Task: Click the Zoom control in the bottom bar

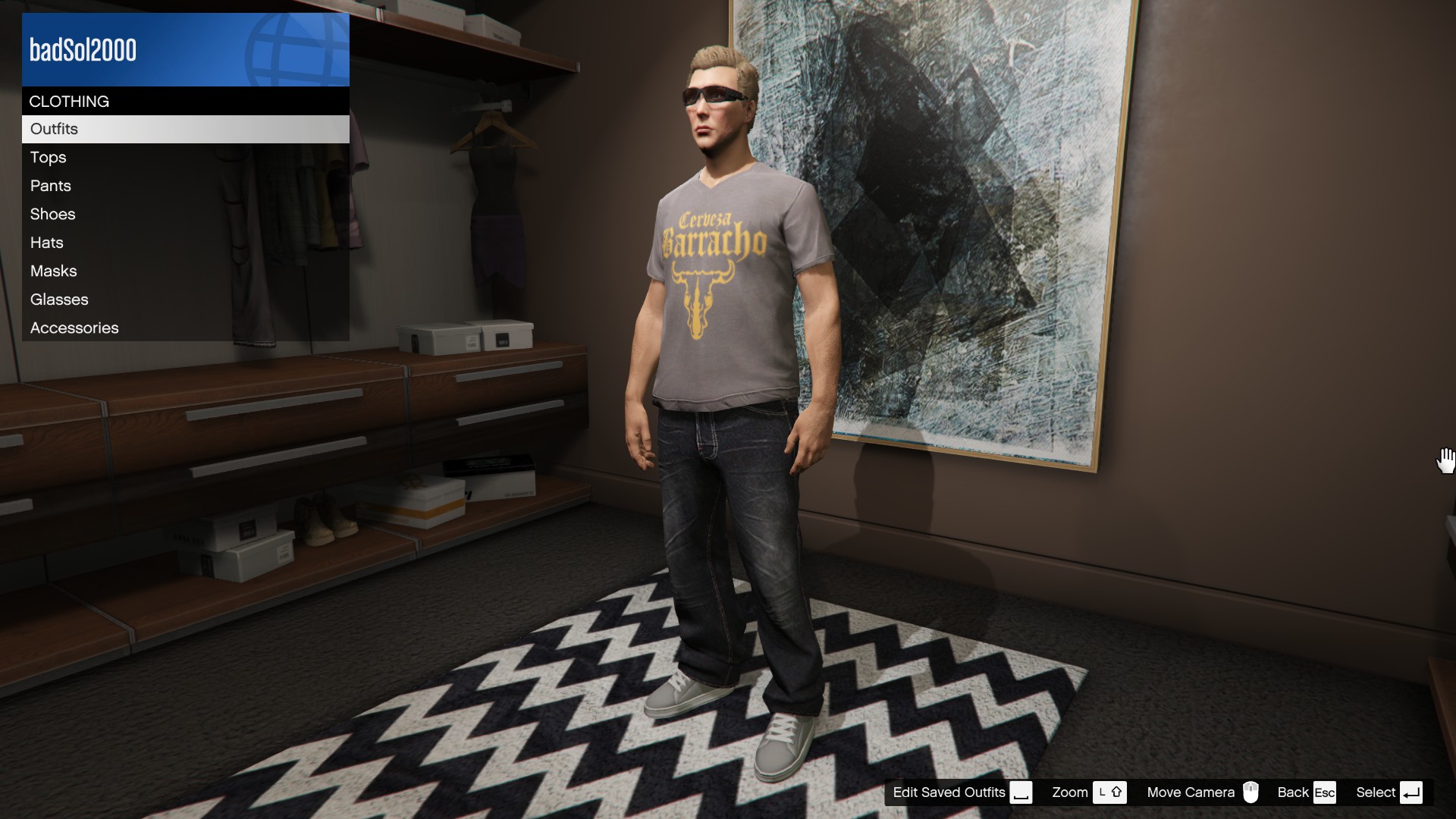Action: pyautogui.click(x=1088, y=792)
